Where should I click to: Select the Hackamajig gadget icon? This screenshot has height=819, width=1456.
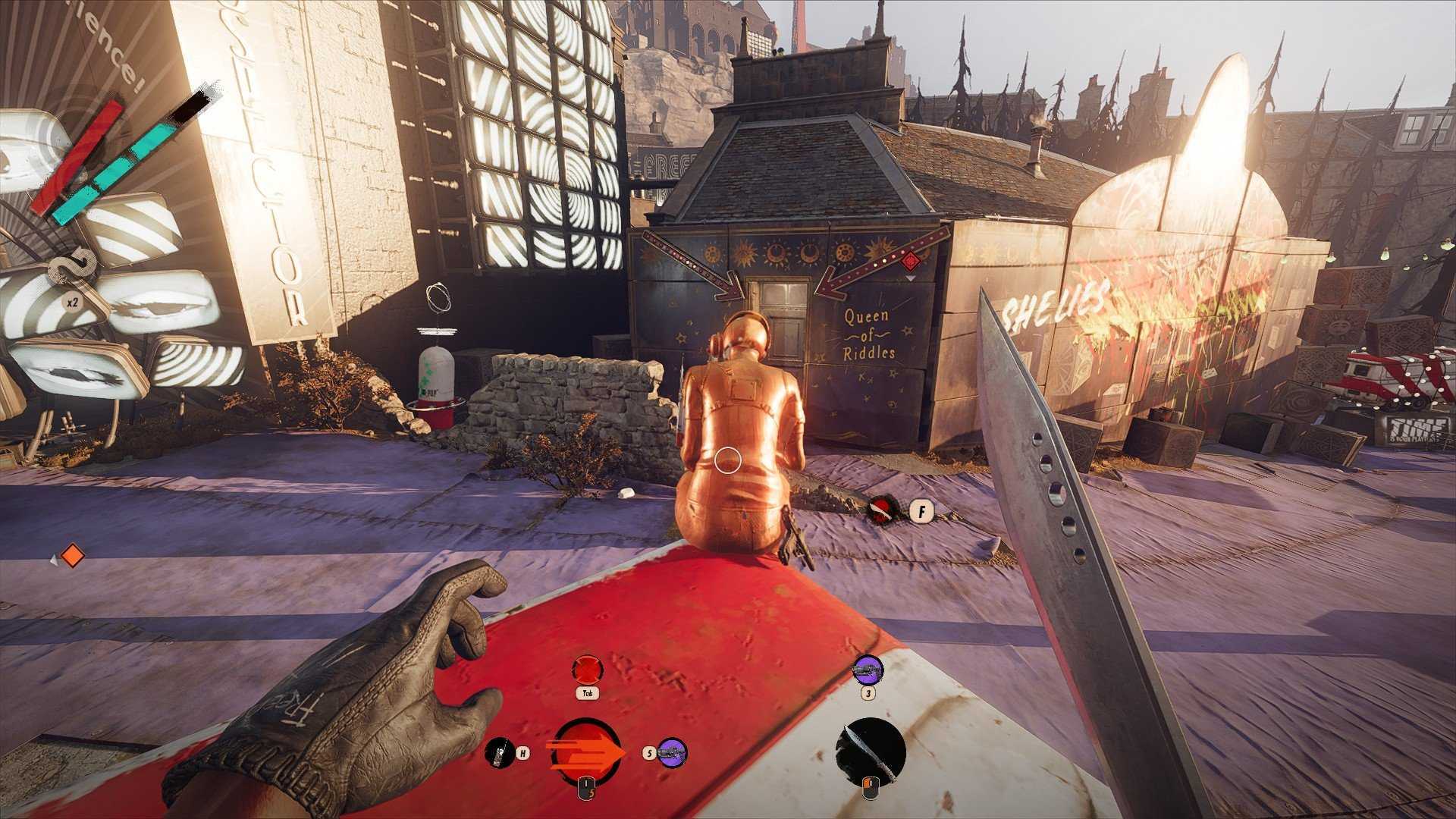tap(499, 752)
